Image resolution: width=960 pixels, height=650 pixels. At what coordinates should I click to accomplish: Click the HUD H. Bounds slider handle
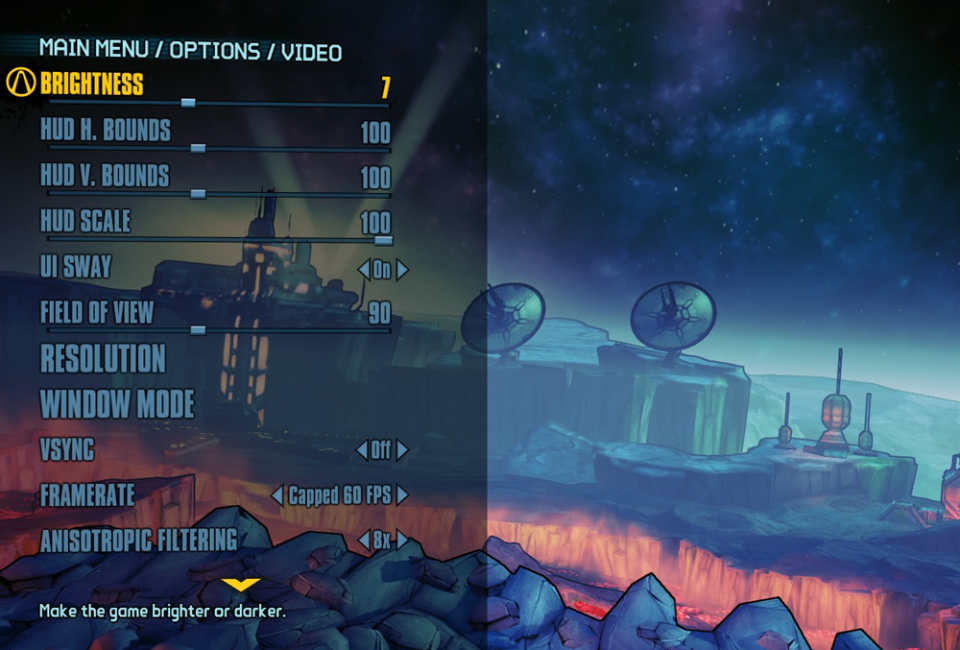(x=197, y=148)
